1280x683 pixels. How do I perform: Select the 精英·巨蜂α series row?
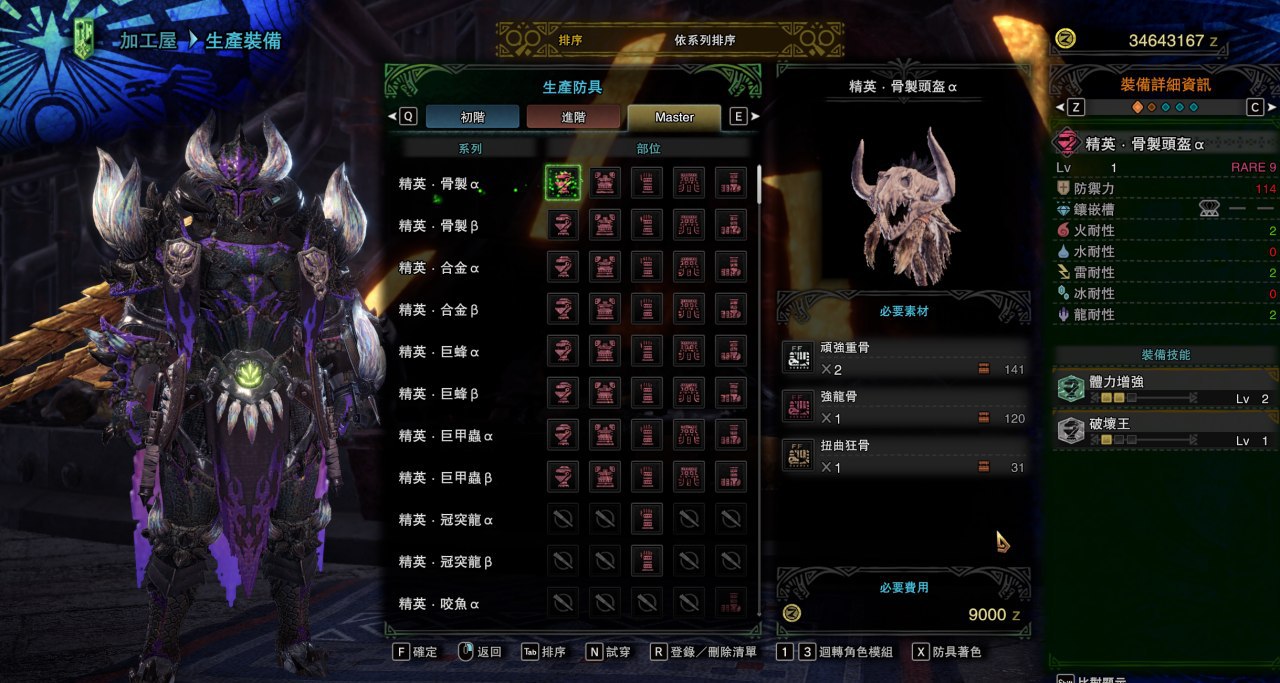(439, 352)
